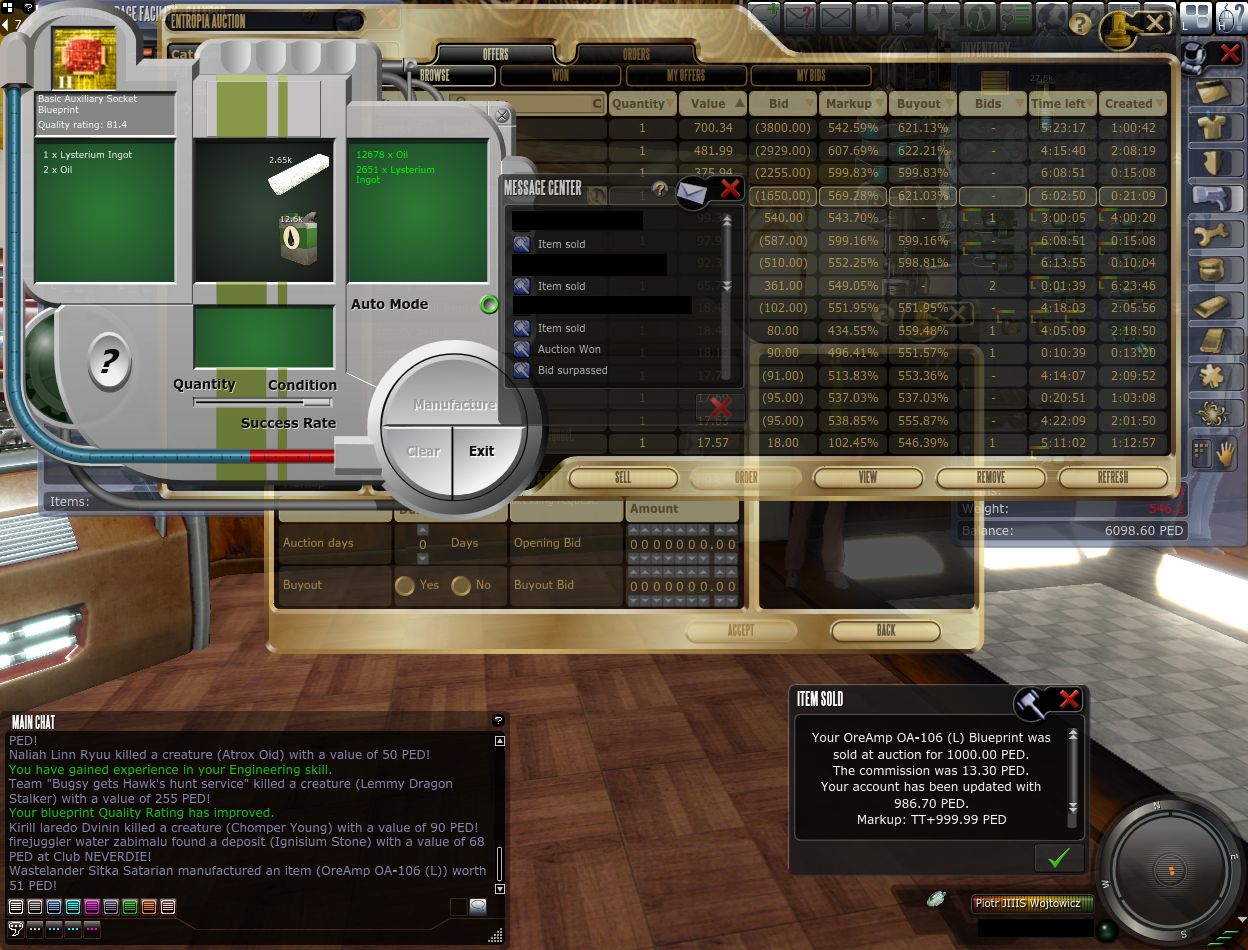1248x950 pixels.
Task: Close the Message Center window
Action: [731, 189]
